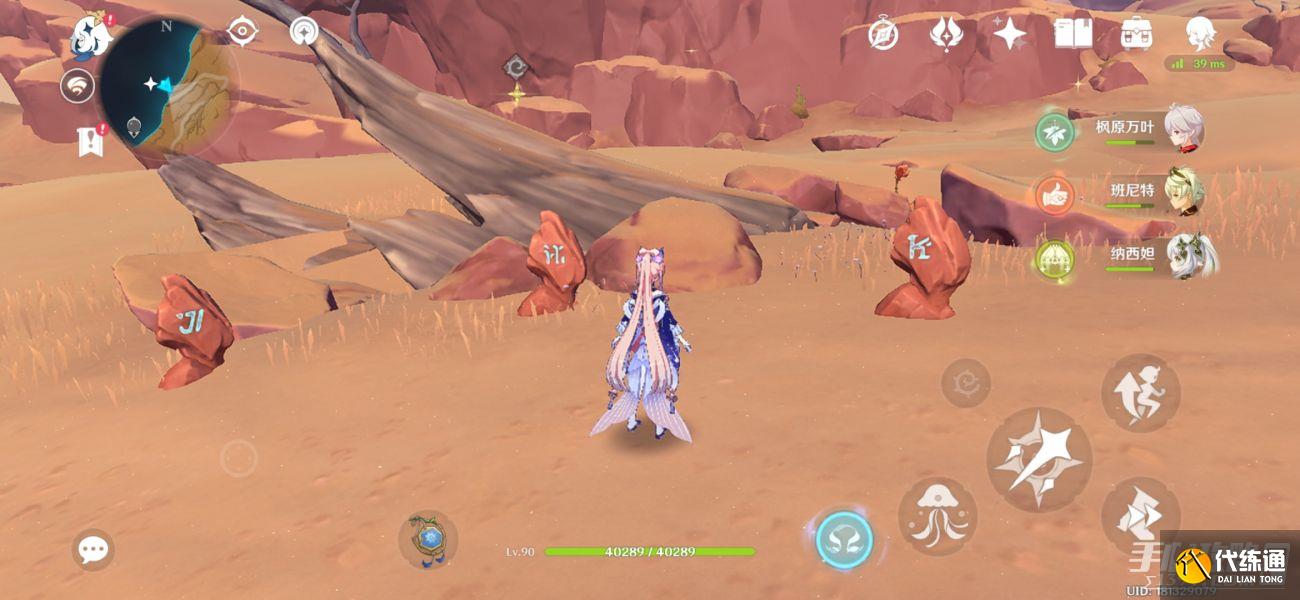Use the equipped gadget icon
1300x600 pixels.
coord(428,540)
